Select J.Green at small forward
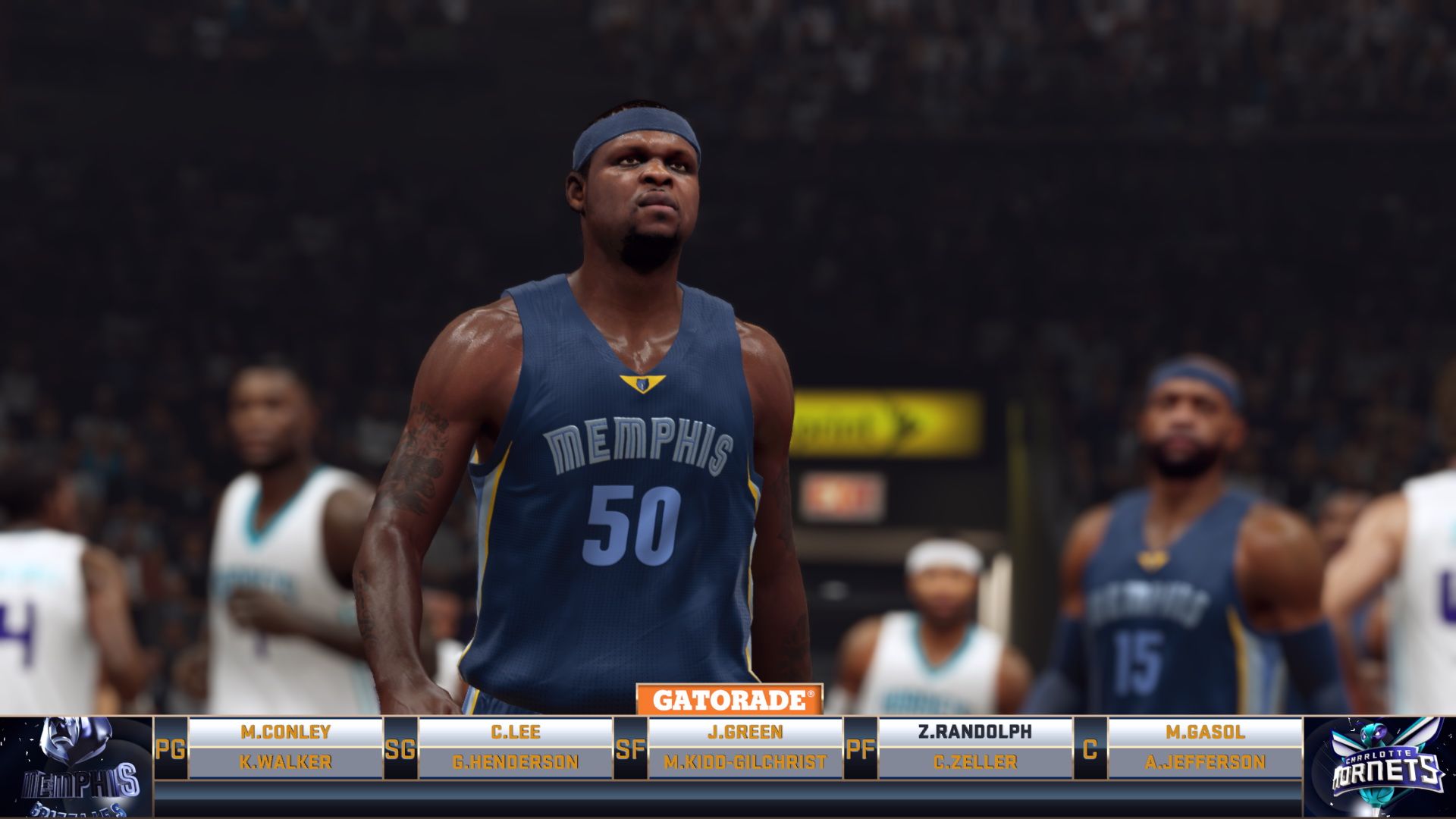1456x819 pixels. [745, 732]
